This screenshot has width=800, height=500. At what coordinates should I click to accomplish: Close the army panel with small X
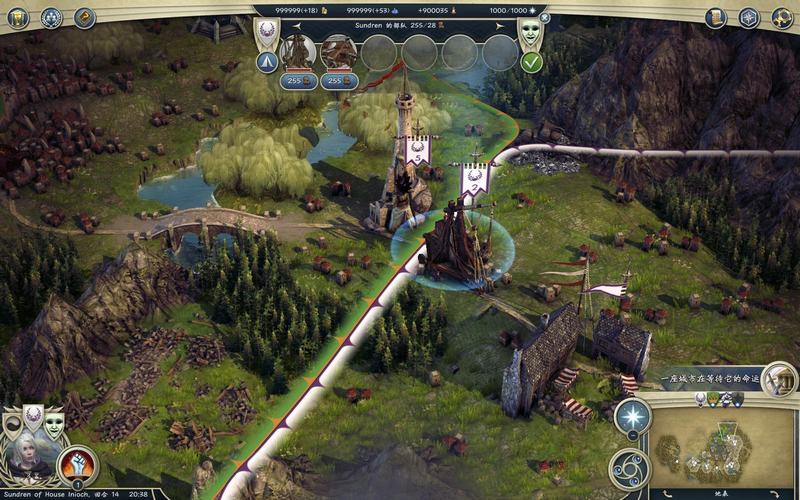[x=544, y=17]
